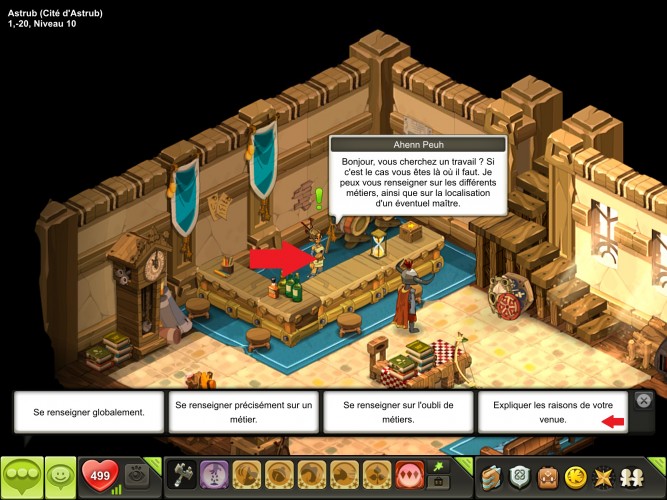667x500 pixels.
Task: Choose "Expliquer les raisons de votre venue"
Action: coord(553,411)
